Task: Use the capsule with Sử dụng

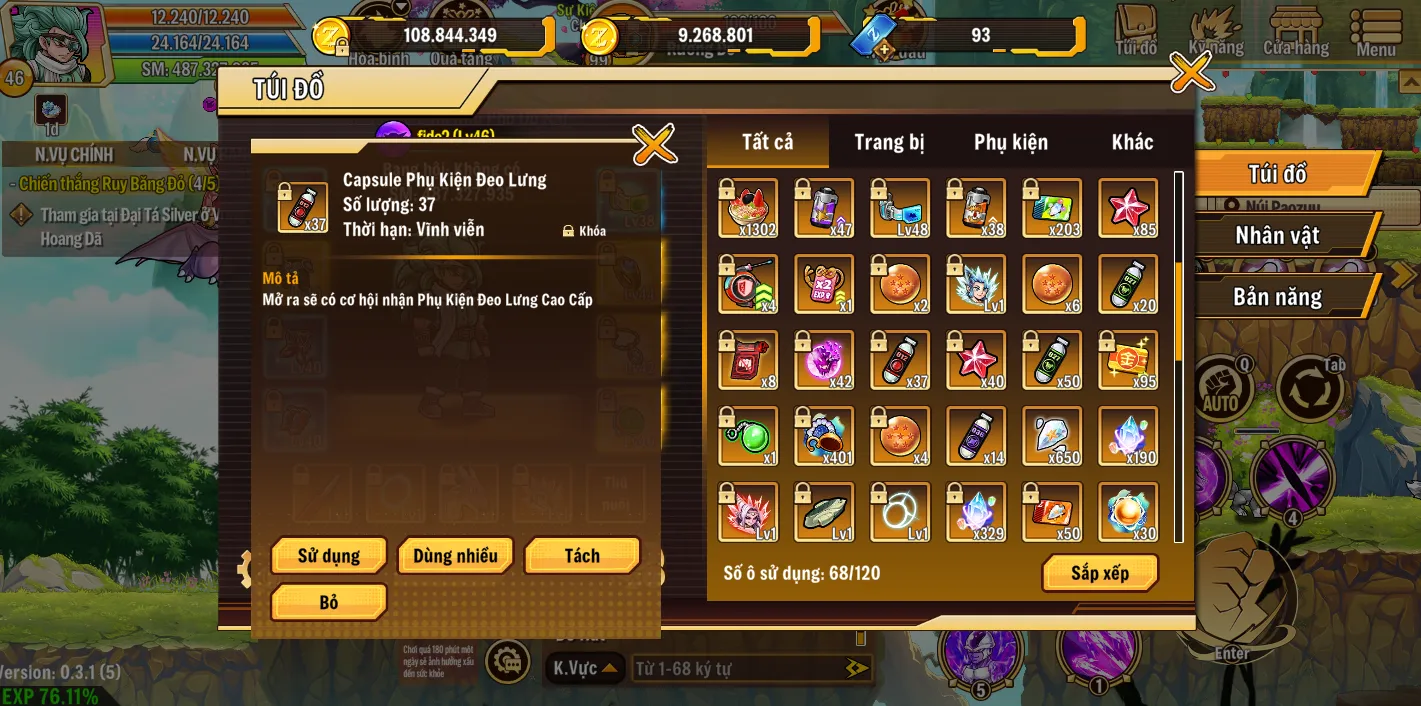Action: [x=328, y=556]
